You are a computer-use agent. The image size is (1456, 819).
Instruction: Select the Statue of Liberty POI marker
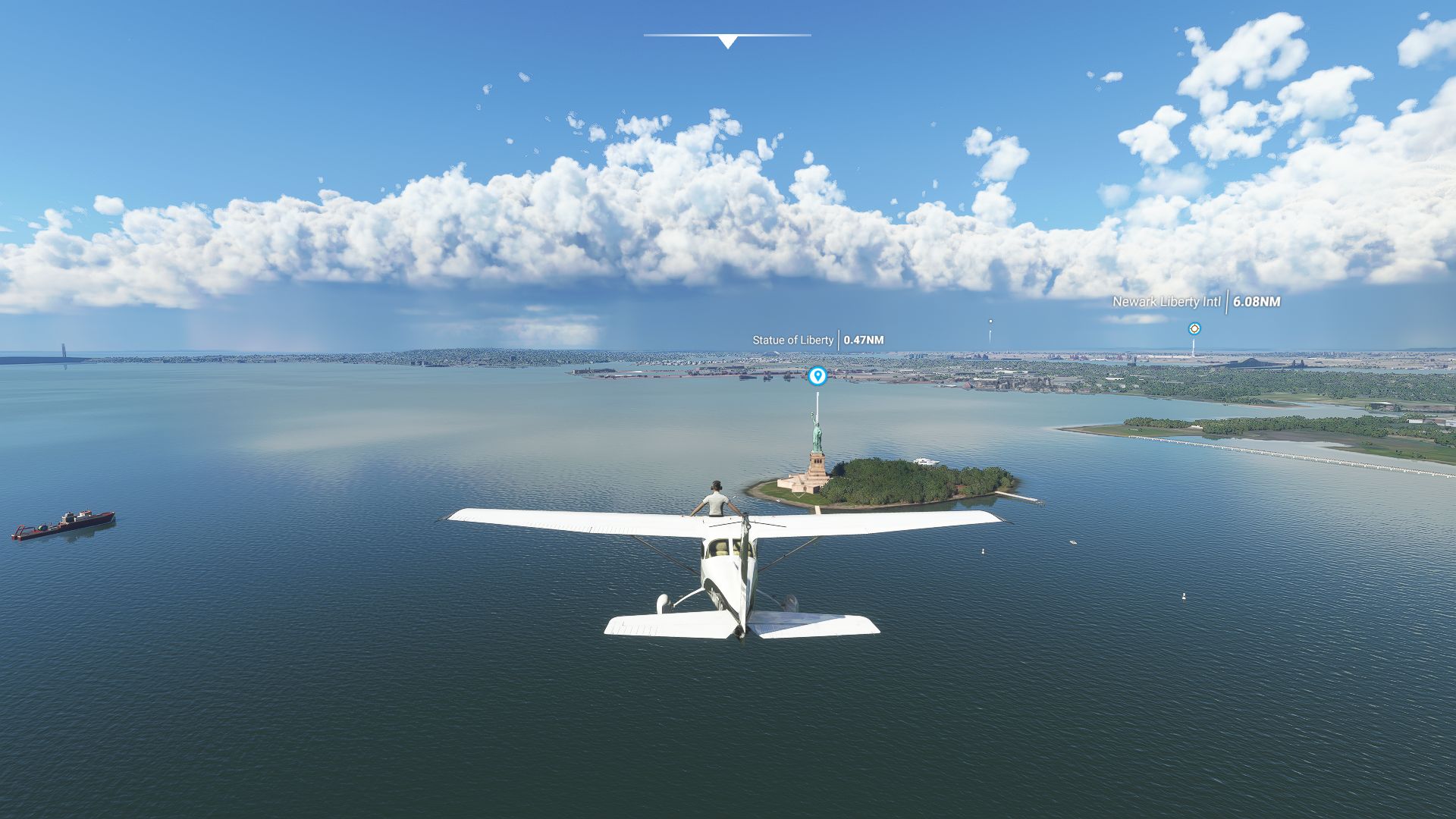[817, 375]
